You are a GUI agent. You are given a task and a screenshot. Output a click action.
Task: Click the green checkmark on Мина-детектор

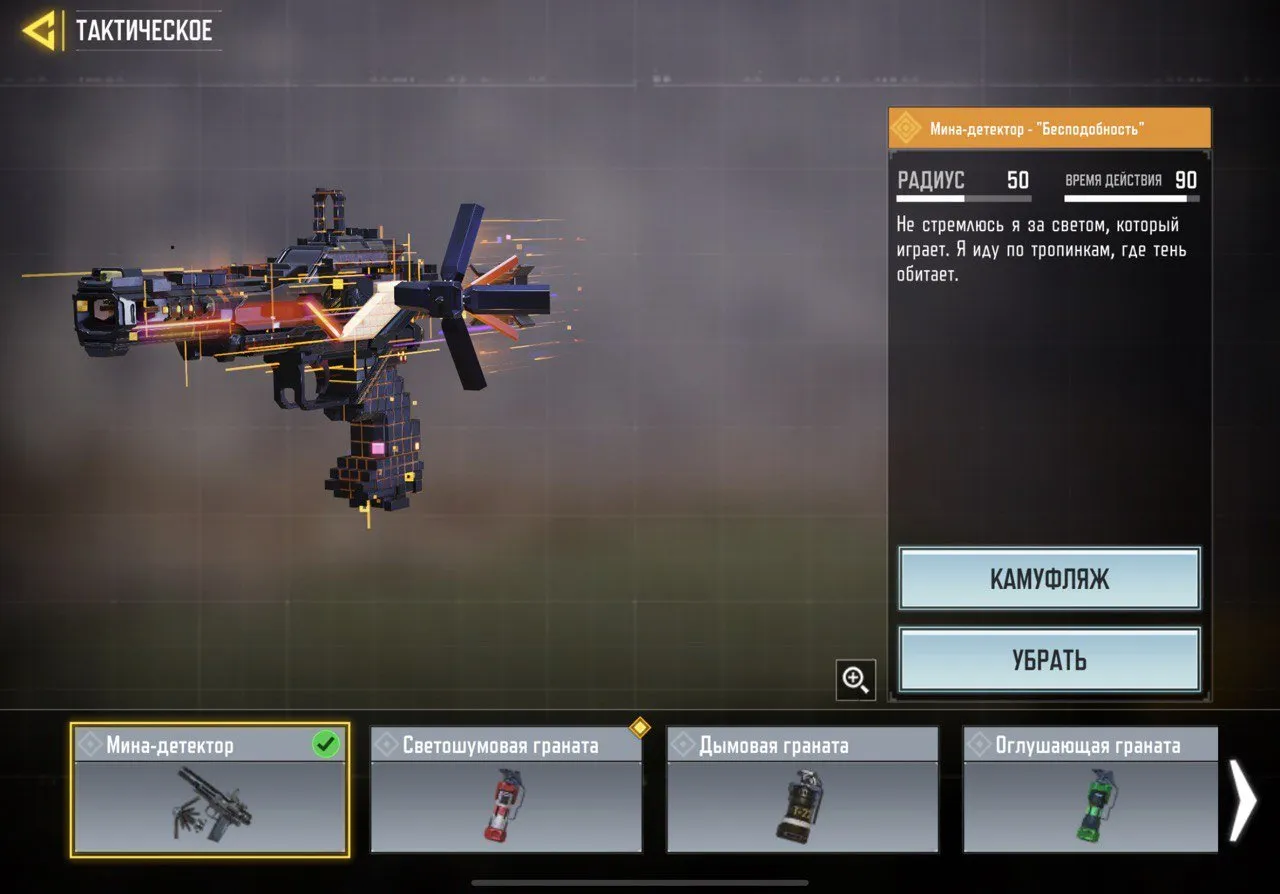pyautogui.click(x=325, y=744)
